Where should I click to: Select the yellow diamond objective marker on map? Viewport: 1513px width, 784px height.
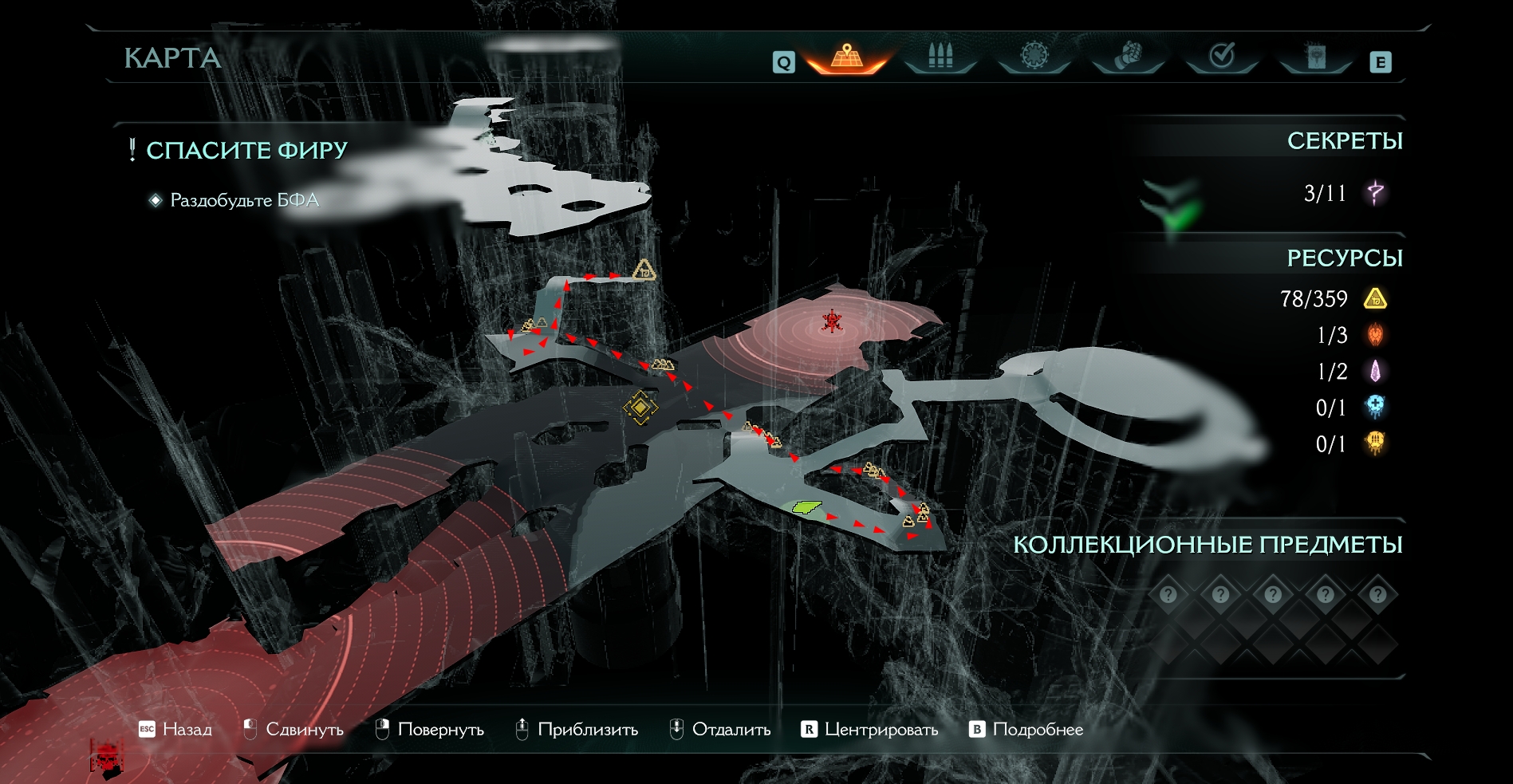click(640, 408)
